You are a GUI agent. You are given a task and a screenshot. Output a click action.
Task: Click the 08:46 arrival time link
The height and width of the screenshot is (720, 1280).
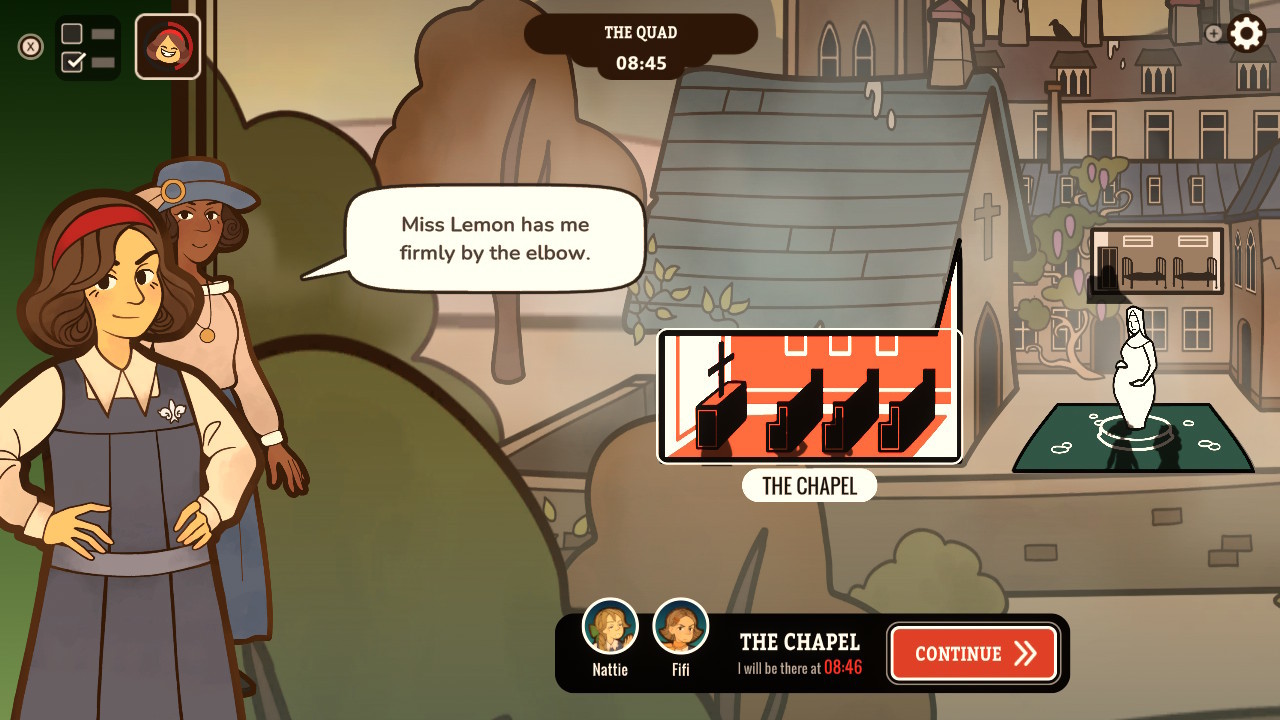coord(842,666)
